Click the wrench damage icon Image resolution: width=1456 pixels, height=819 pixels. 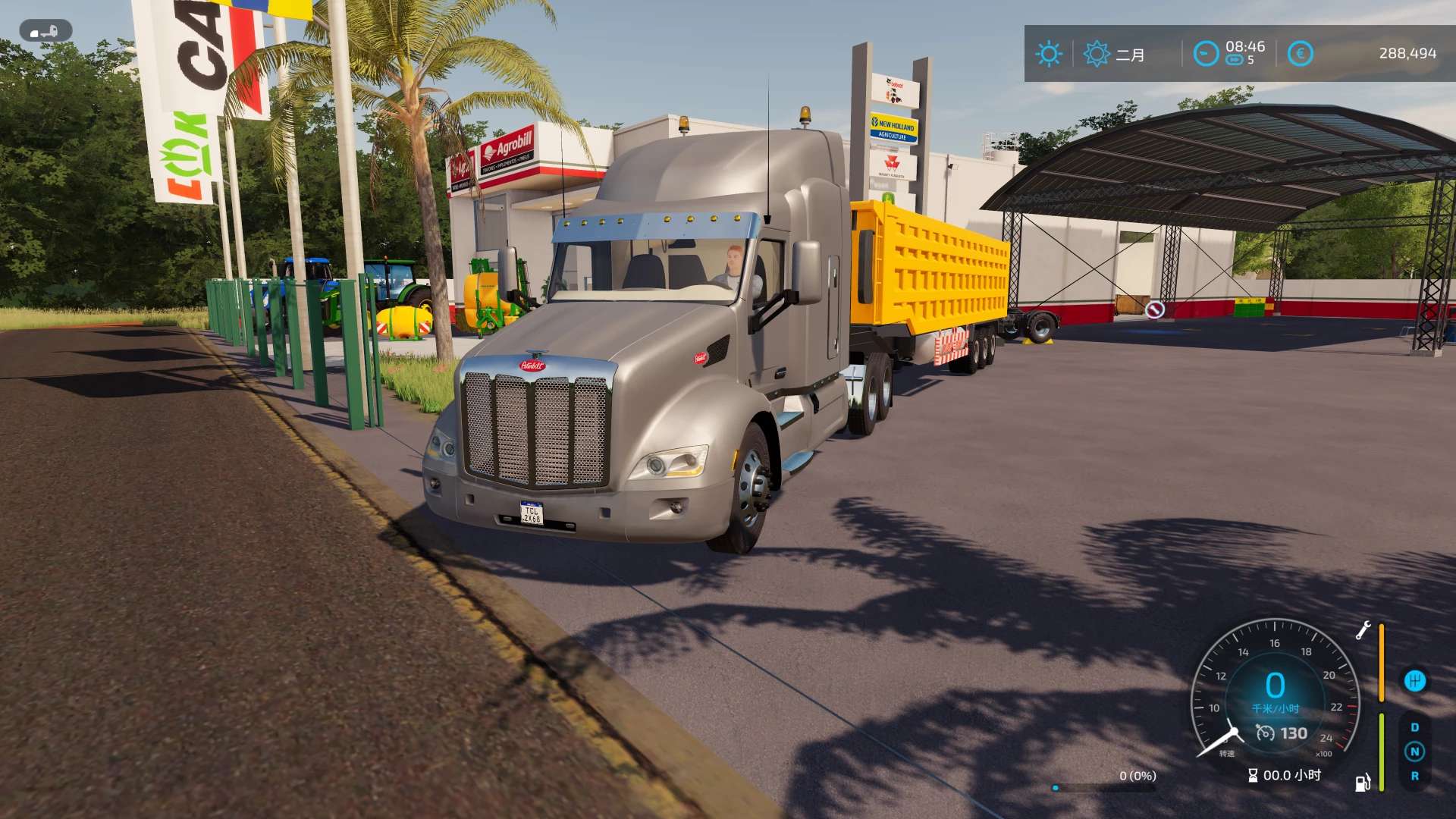[1363, 630]
